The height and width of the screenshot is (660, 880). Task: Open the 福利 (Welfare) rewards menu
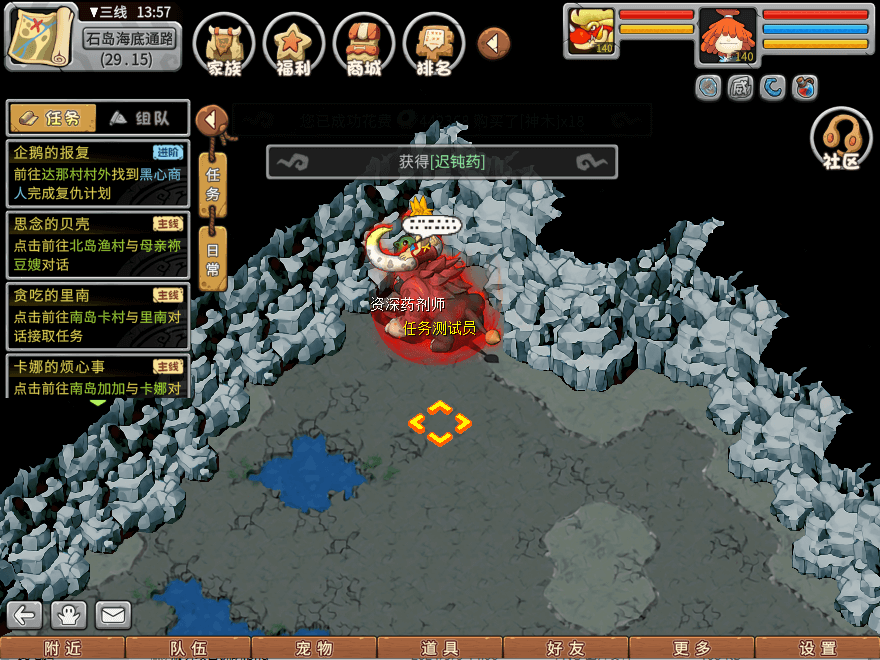(x=294, y=45)
